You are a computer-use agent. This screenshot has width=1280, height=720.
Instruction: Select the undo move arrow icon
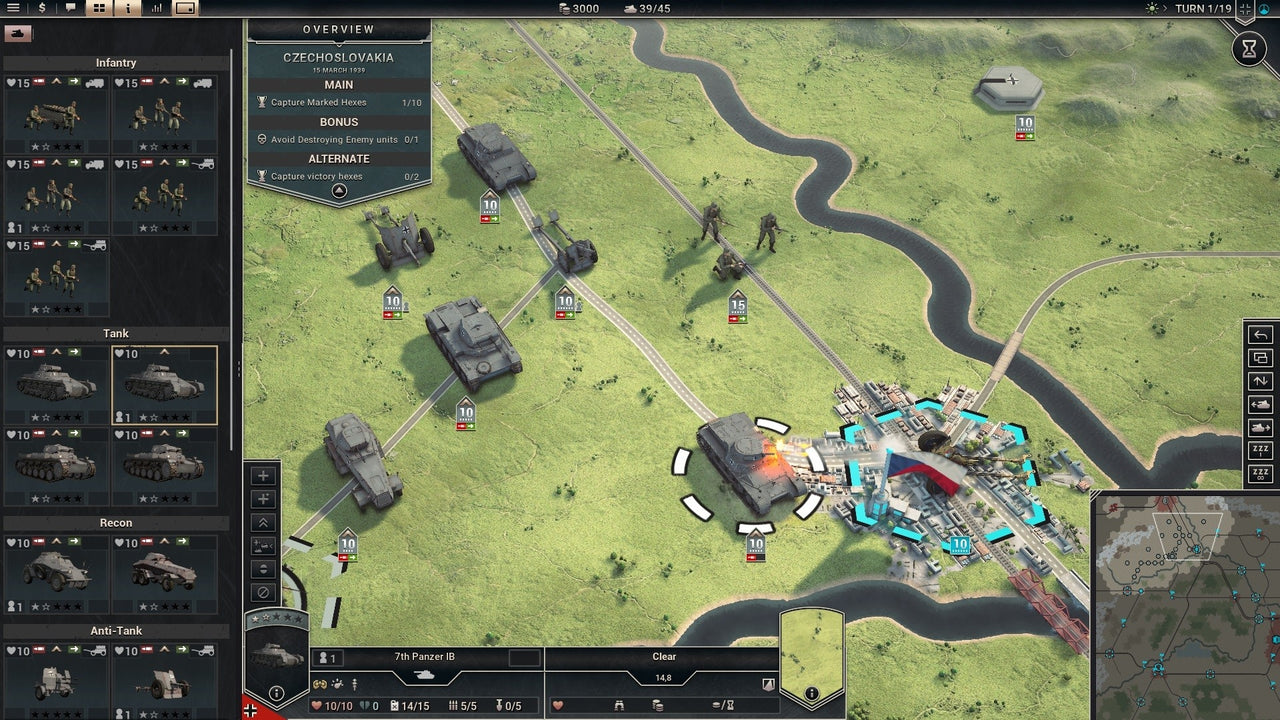click(x=1259, y=334)
